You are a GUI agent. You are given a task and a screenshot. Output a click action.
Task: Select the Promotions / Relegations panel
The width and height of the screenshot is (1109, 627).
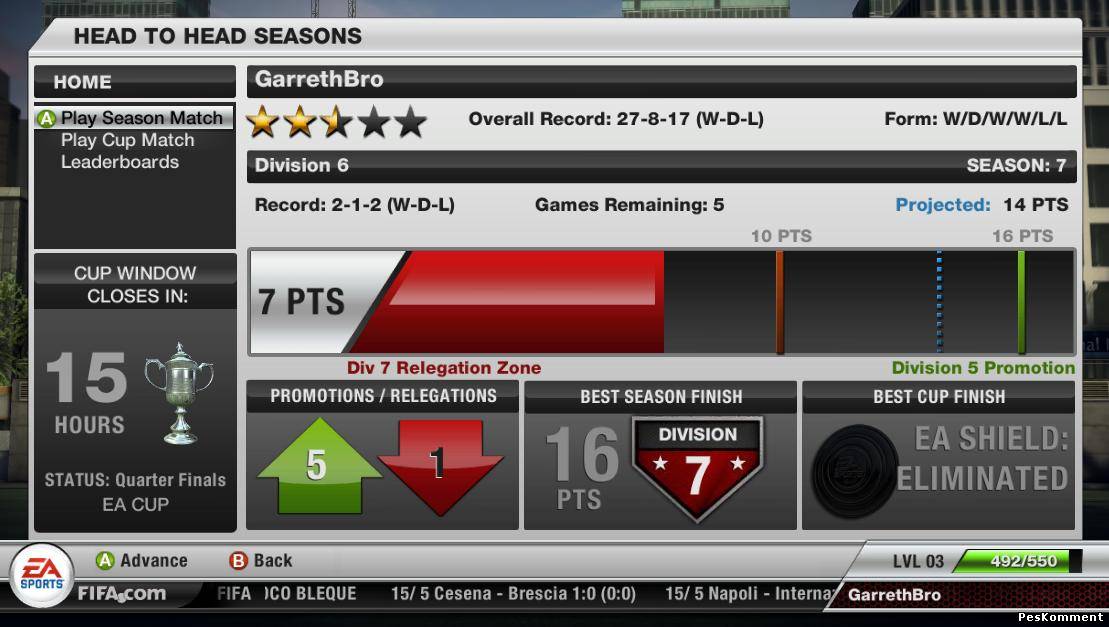383,455
